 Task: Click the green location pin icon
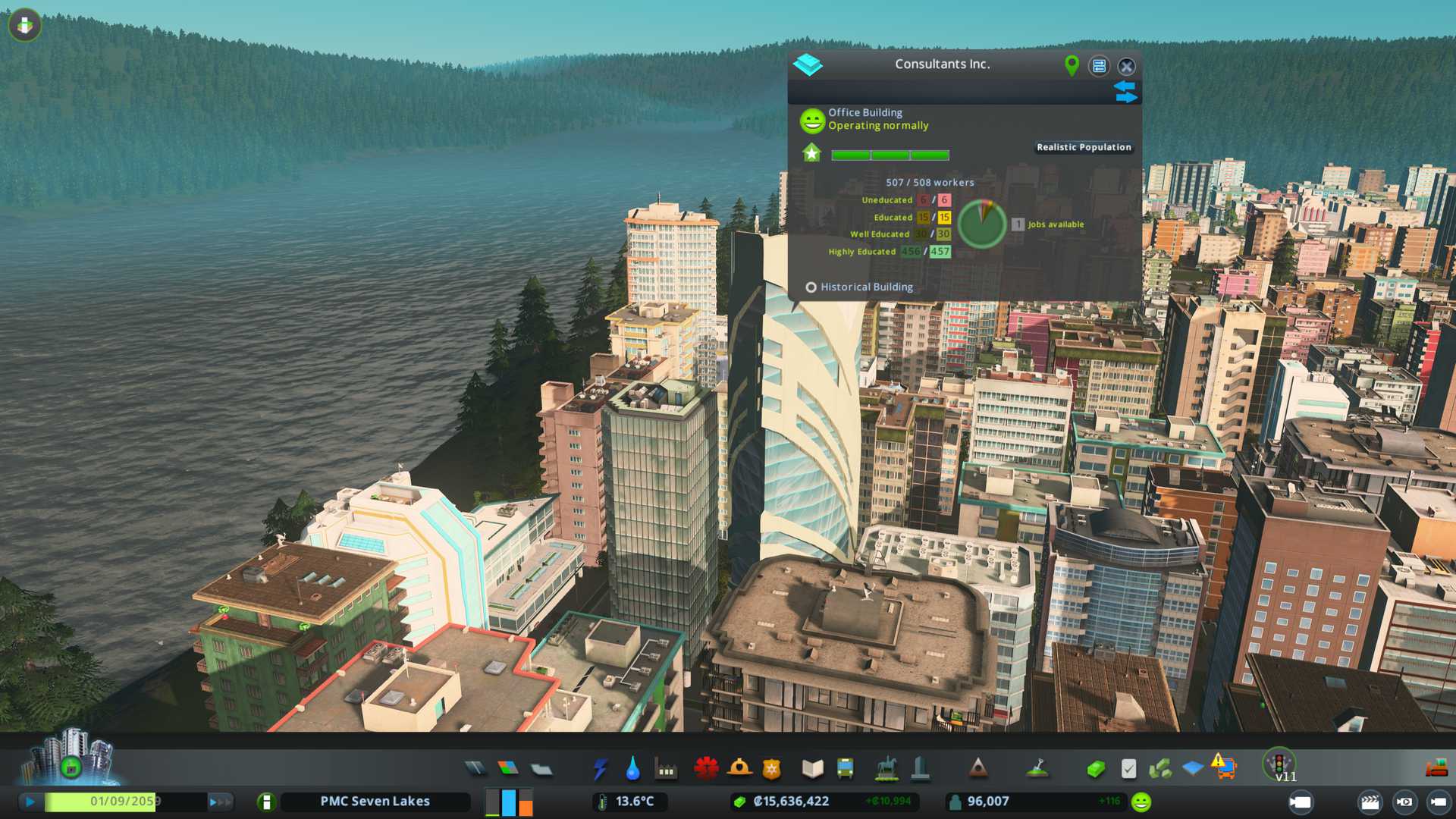1072,66
